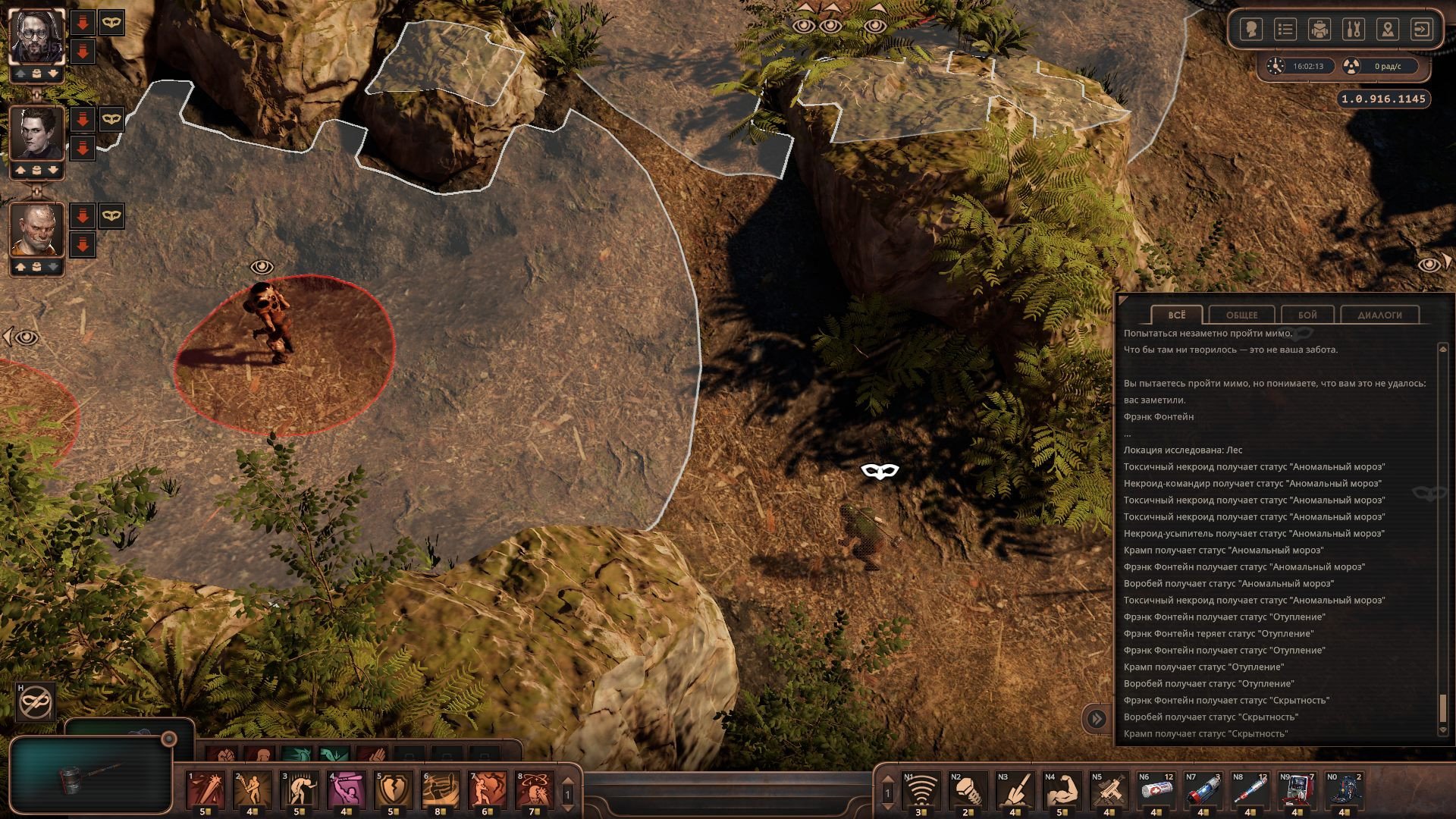Open the character sheet head icon
Viewport: 1456px width, 819px height.
coord(1251,30)
